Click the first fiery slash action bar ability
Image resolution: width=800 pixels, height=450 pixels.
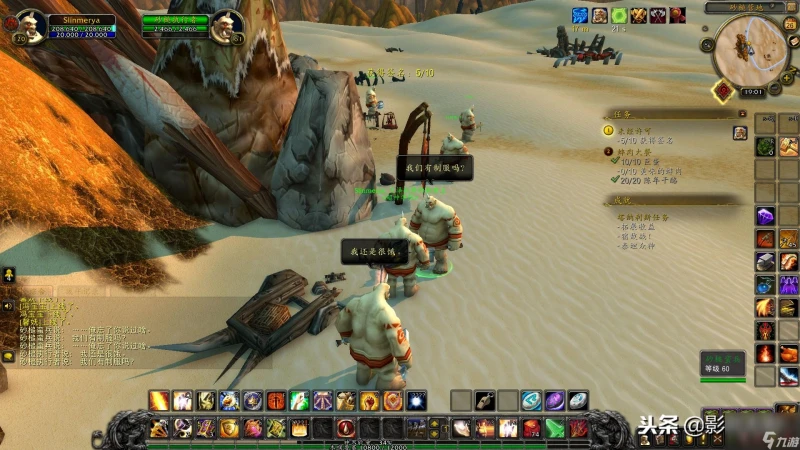159,400
